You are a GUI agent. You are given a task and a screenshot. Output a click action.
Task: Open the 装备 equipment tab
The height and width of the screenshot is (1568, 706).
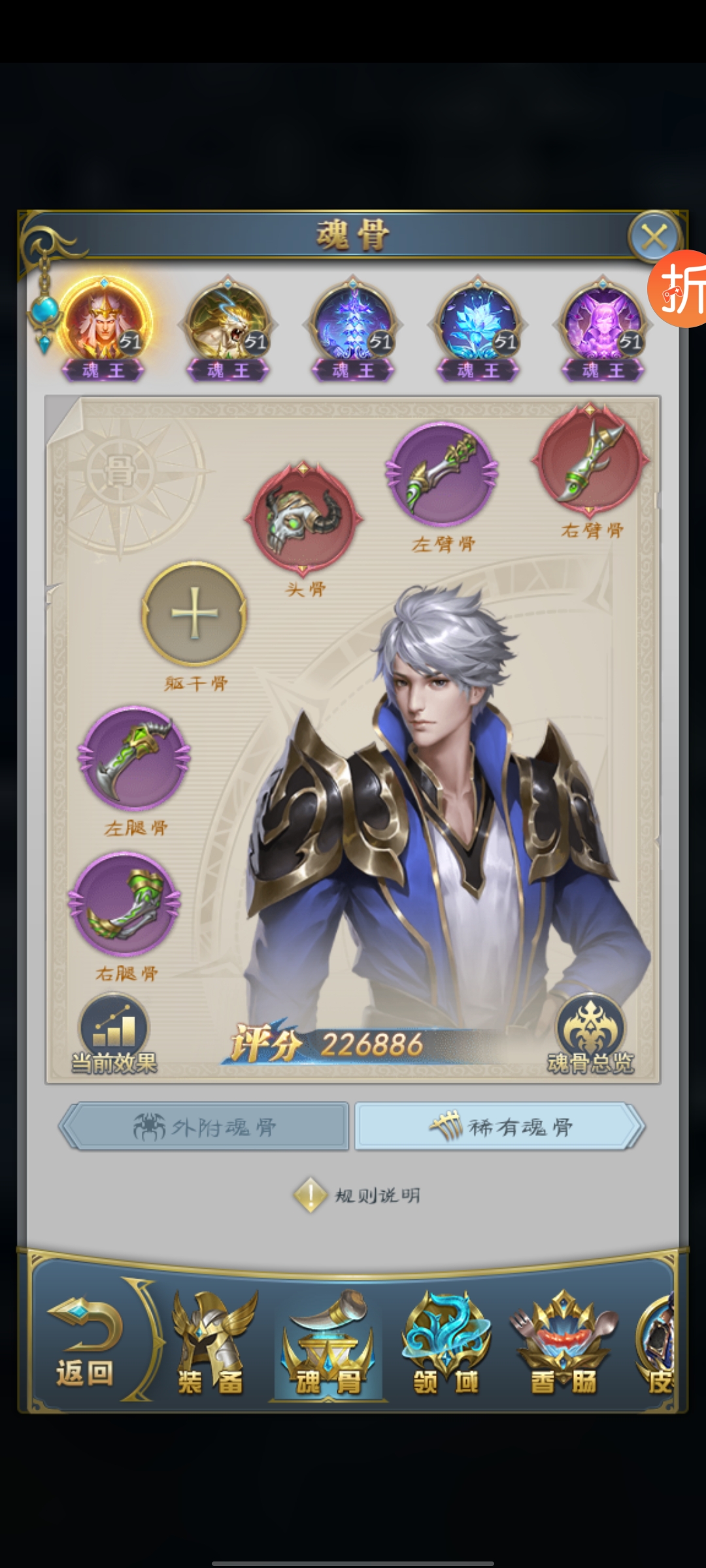210,1345
